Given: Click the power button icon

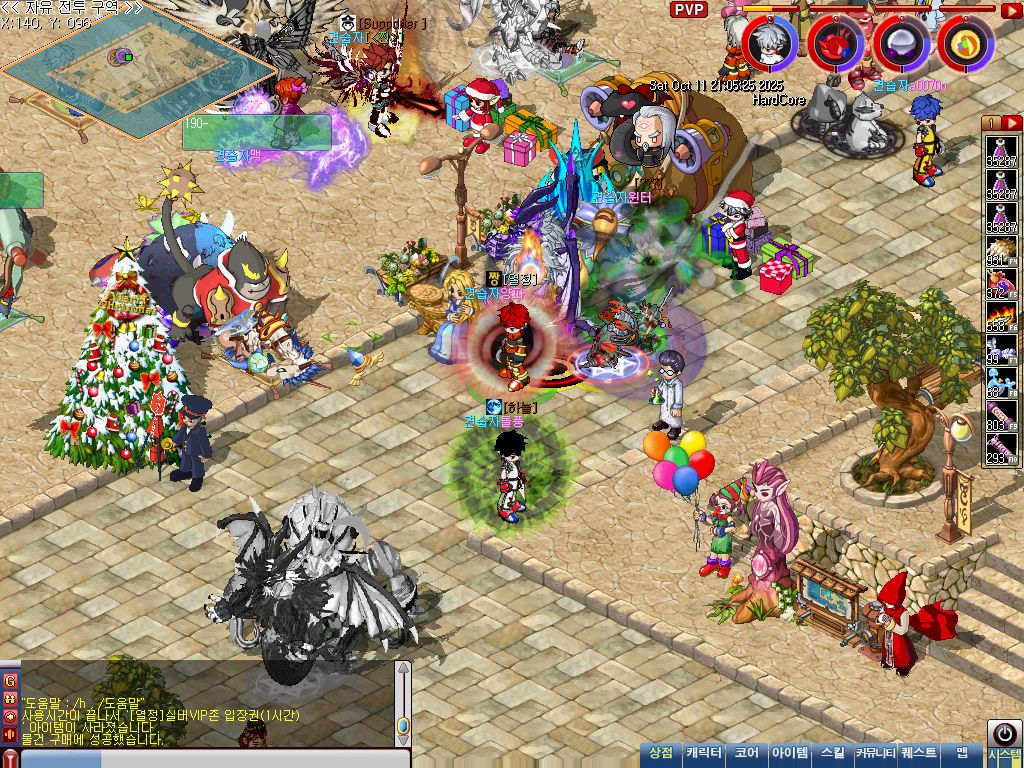Looking at the screenshot, I should click(1004, 732).
